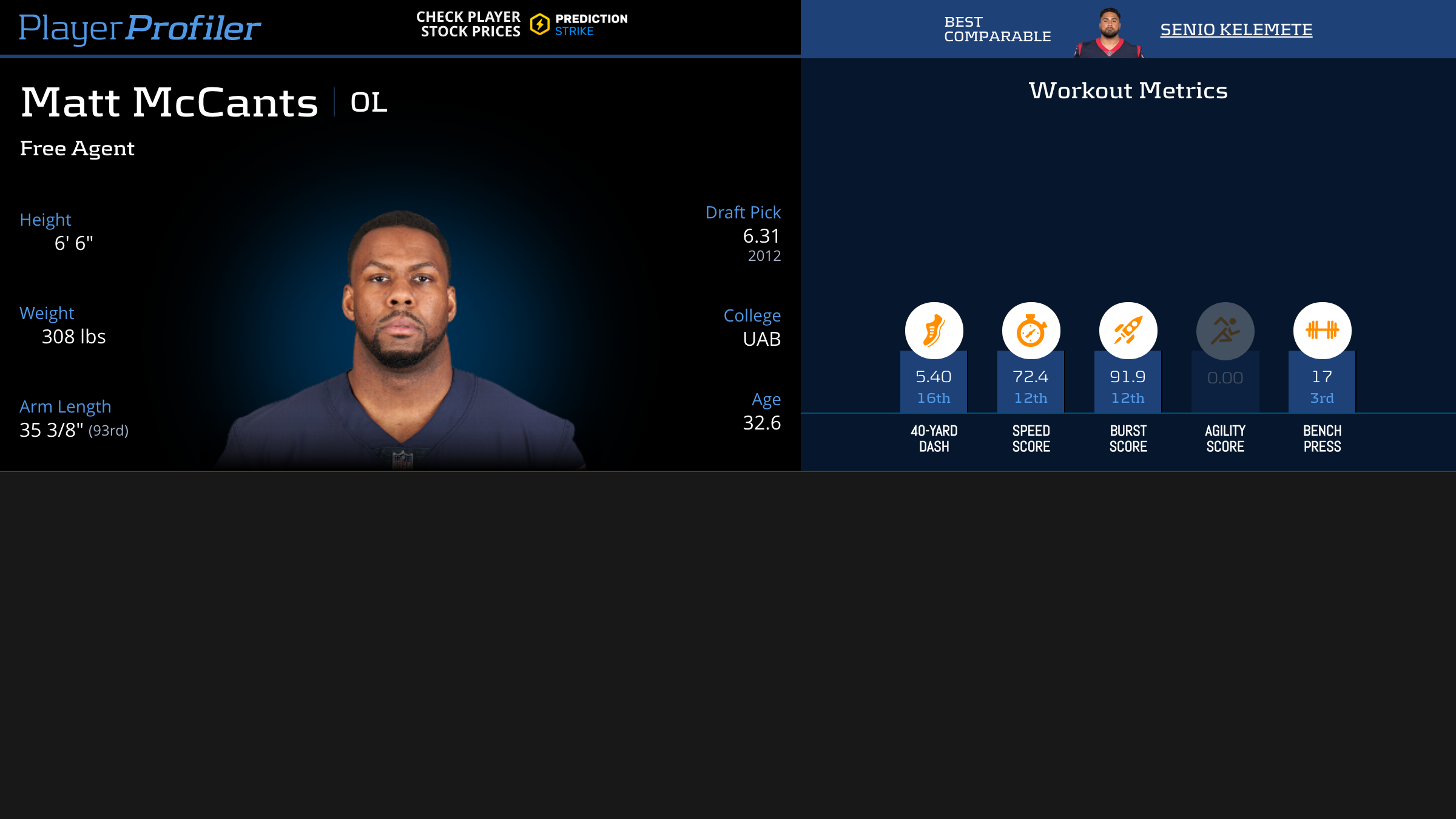Open Senio Kelemete's comparable player profile

point(1236,30)
